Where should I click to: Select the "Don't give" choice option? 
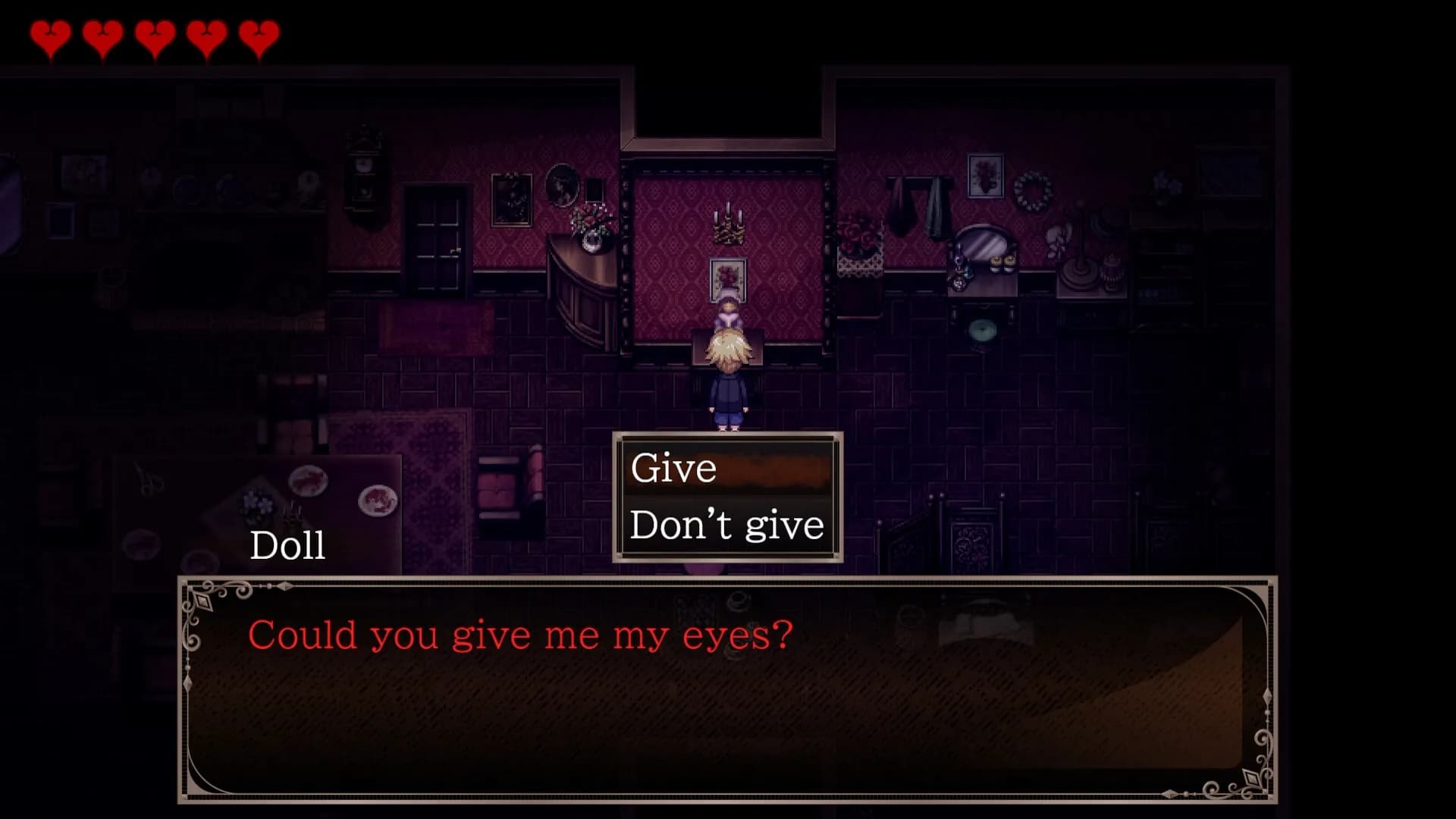click(x=729, y=522)
